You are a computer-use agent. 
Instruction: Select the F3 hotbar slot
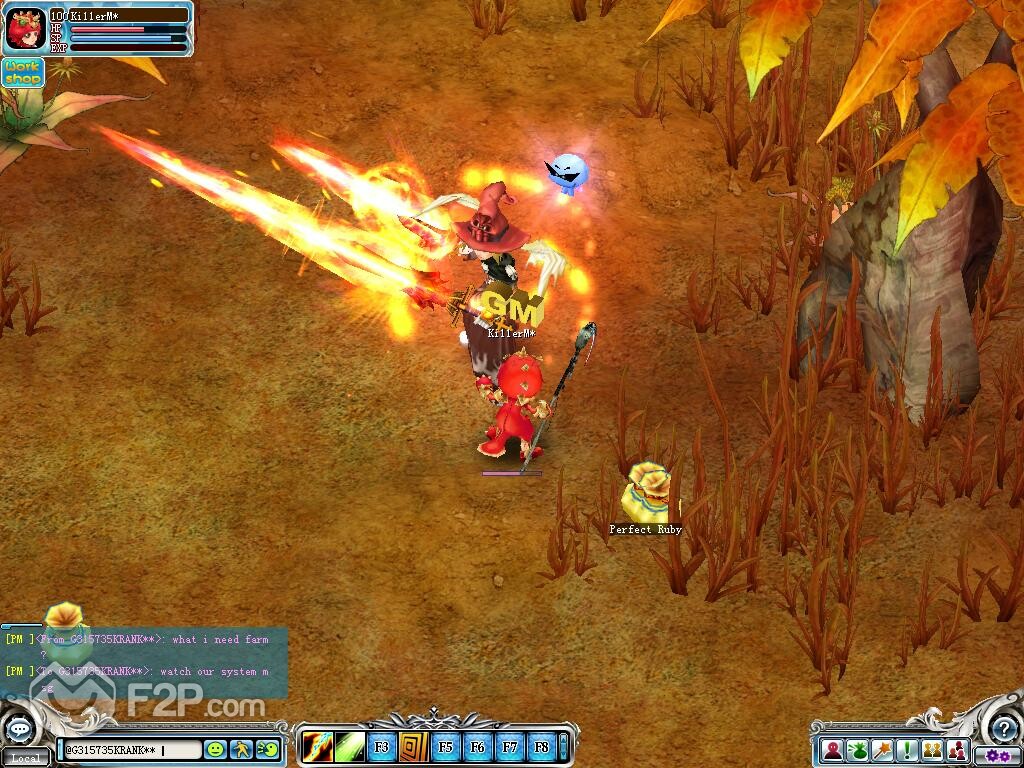click(x=382, y=746)
